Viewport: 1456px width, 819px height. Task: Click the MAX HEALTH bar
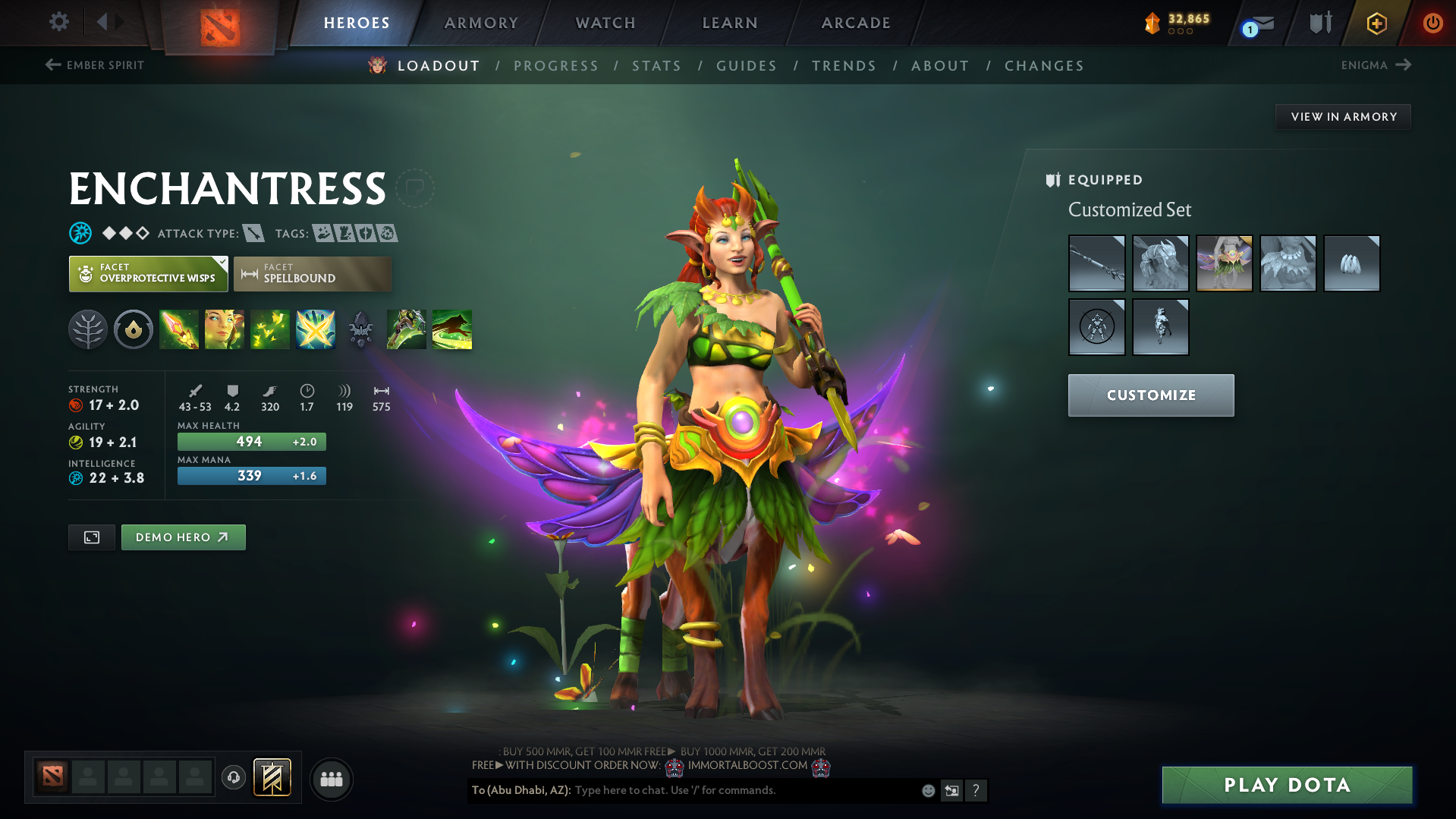251,441
